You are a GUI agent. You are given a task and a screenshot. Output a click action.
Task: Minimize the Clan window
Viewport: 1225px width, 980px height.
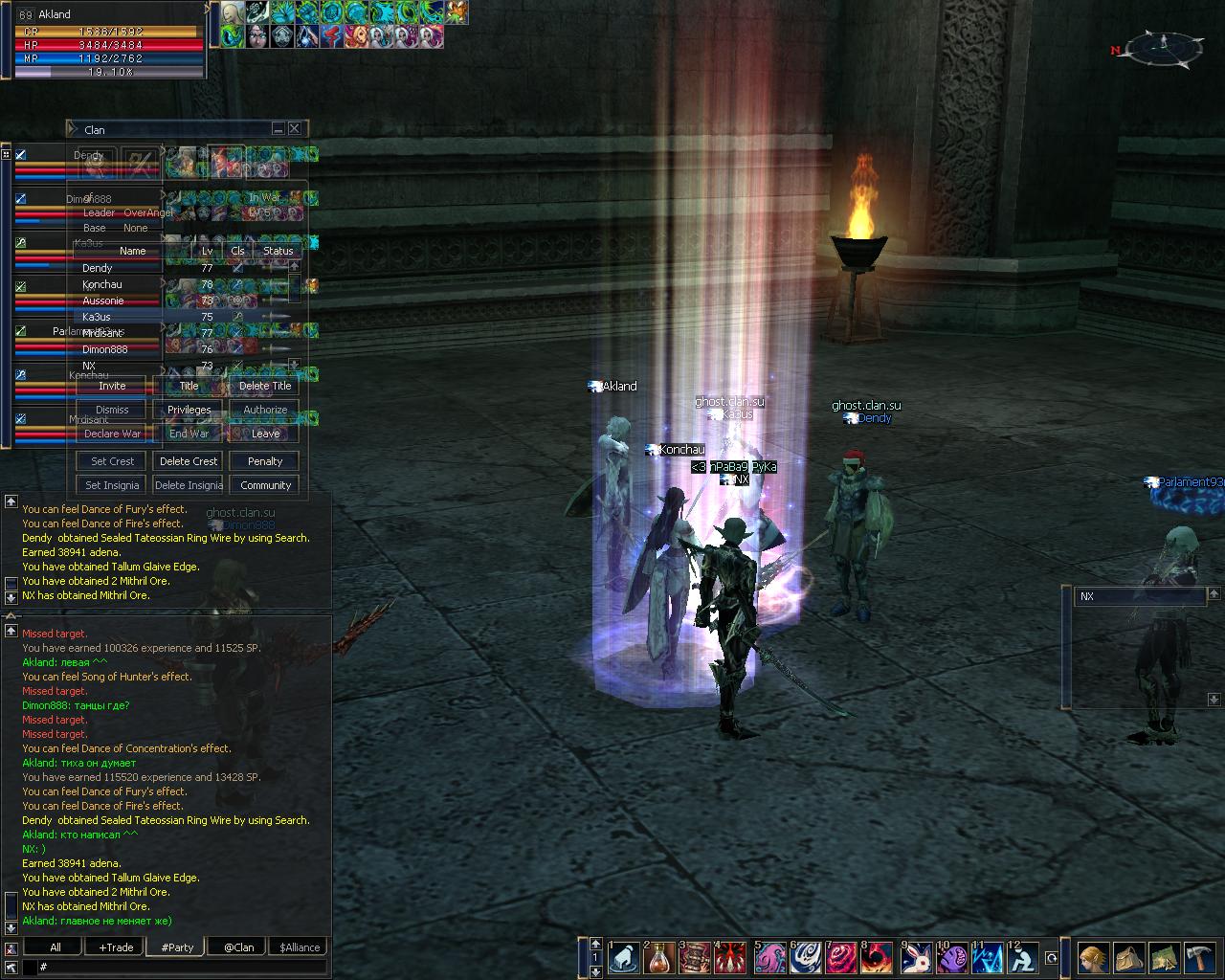click(x=278, y=128)
